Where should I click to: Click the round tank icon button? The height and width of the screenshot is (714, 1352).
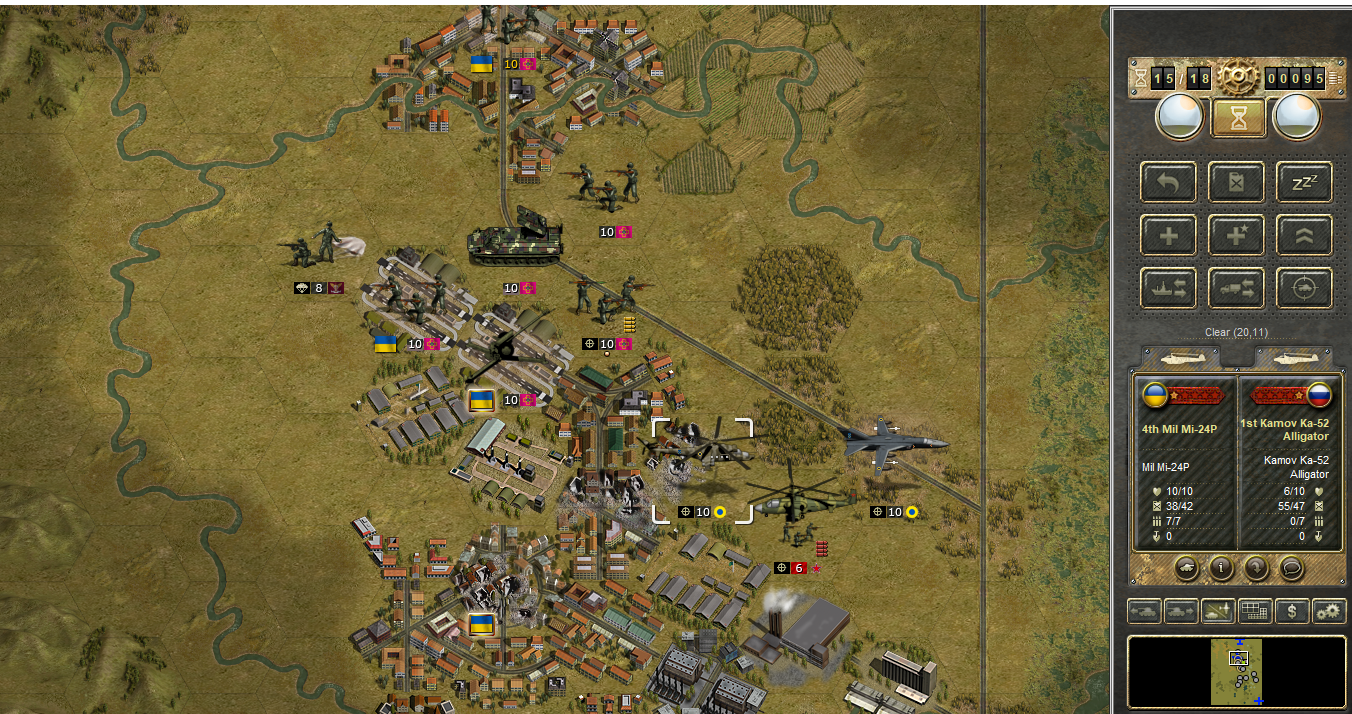coord(1186,568)
